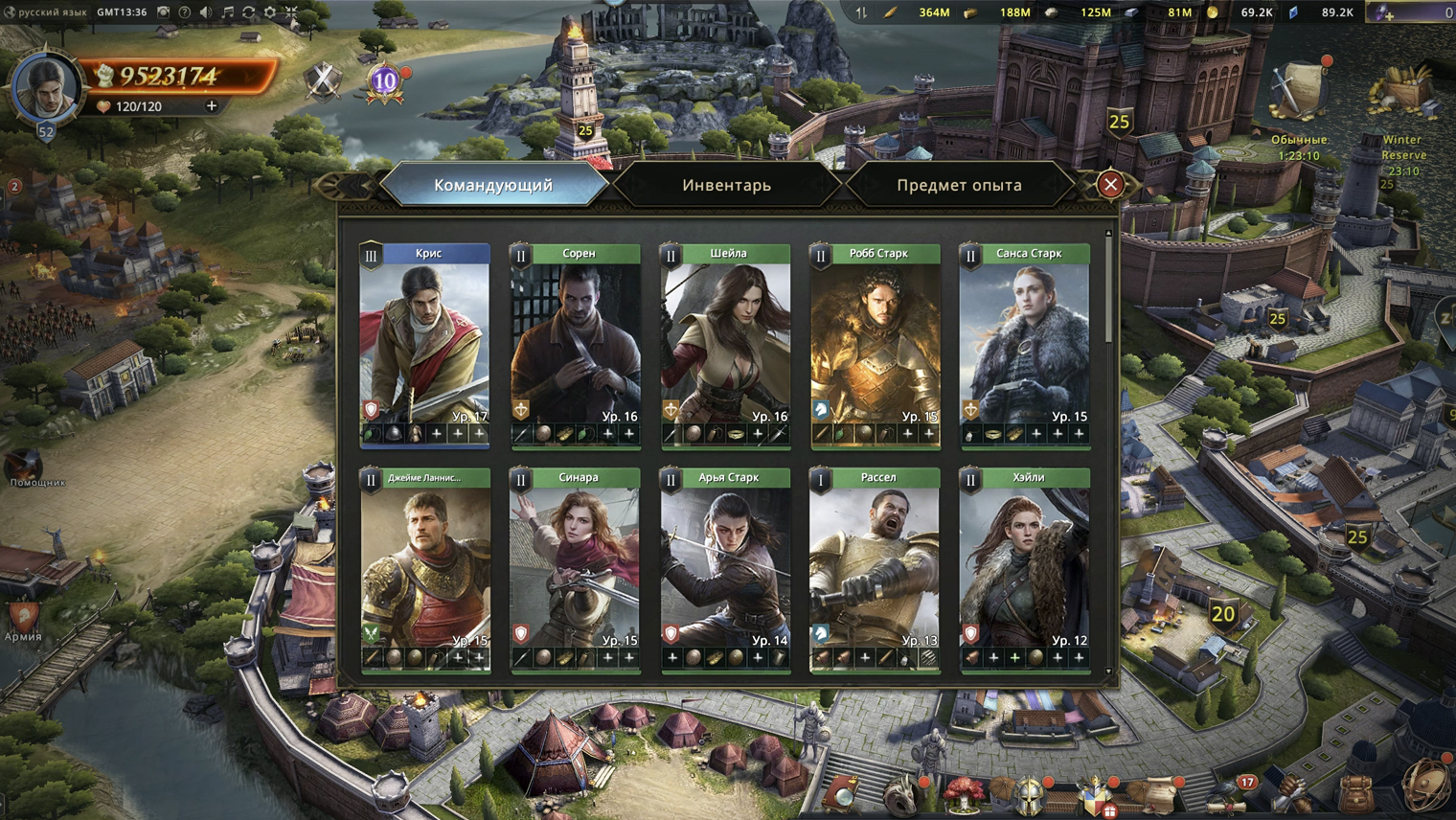Close the commander panel
This screenshot has height=820, width=1456.
point(1110,184)
